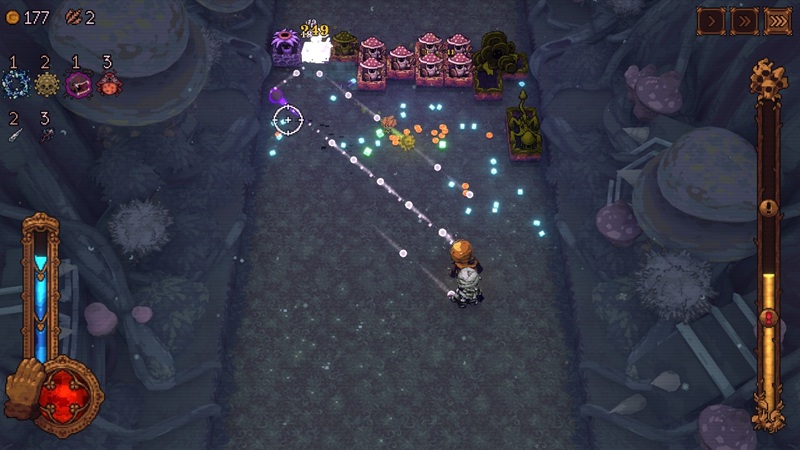The image size is (800, 450).
Task: Click the silver dagger item icon
Action: (15, 135)
